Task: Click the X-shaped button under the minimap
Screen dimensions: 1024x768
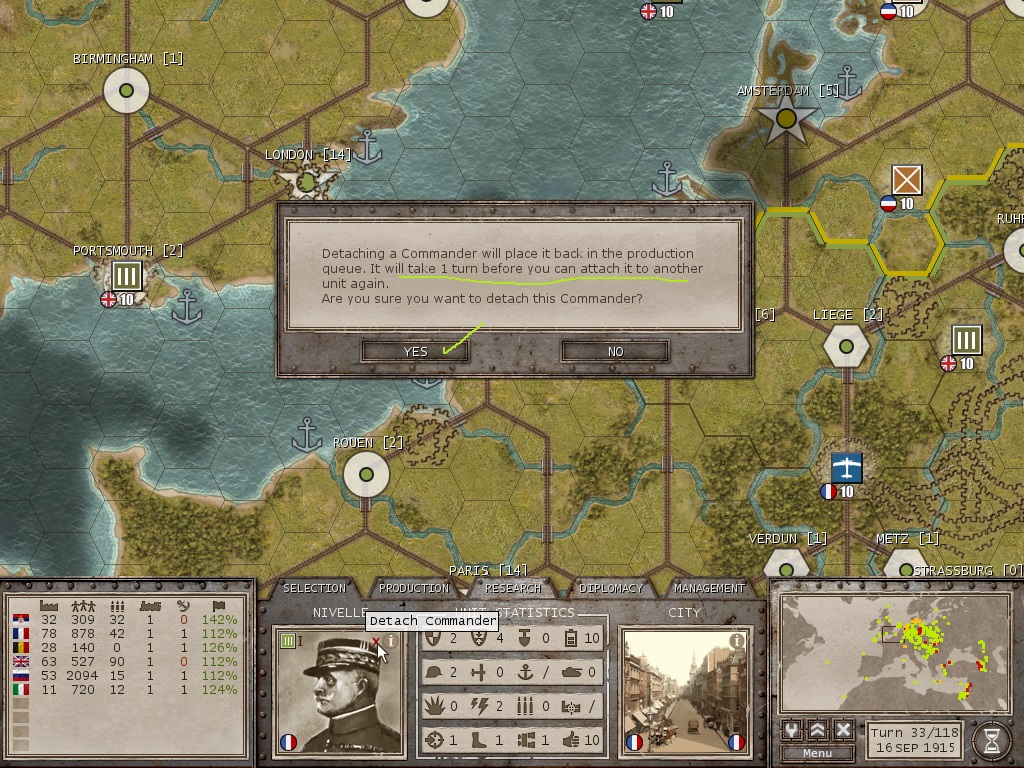Action: 843,730
